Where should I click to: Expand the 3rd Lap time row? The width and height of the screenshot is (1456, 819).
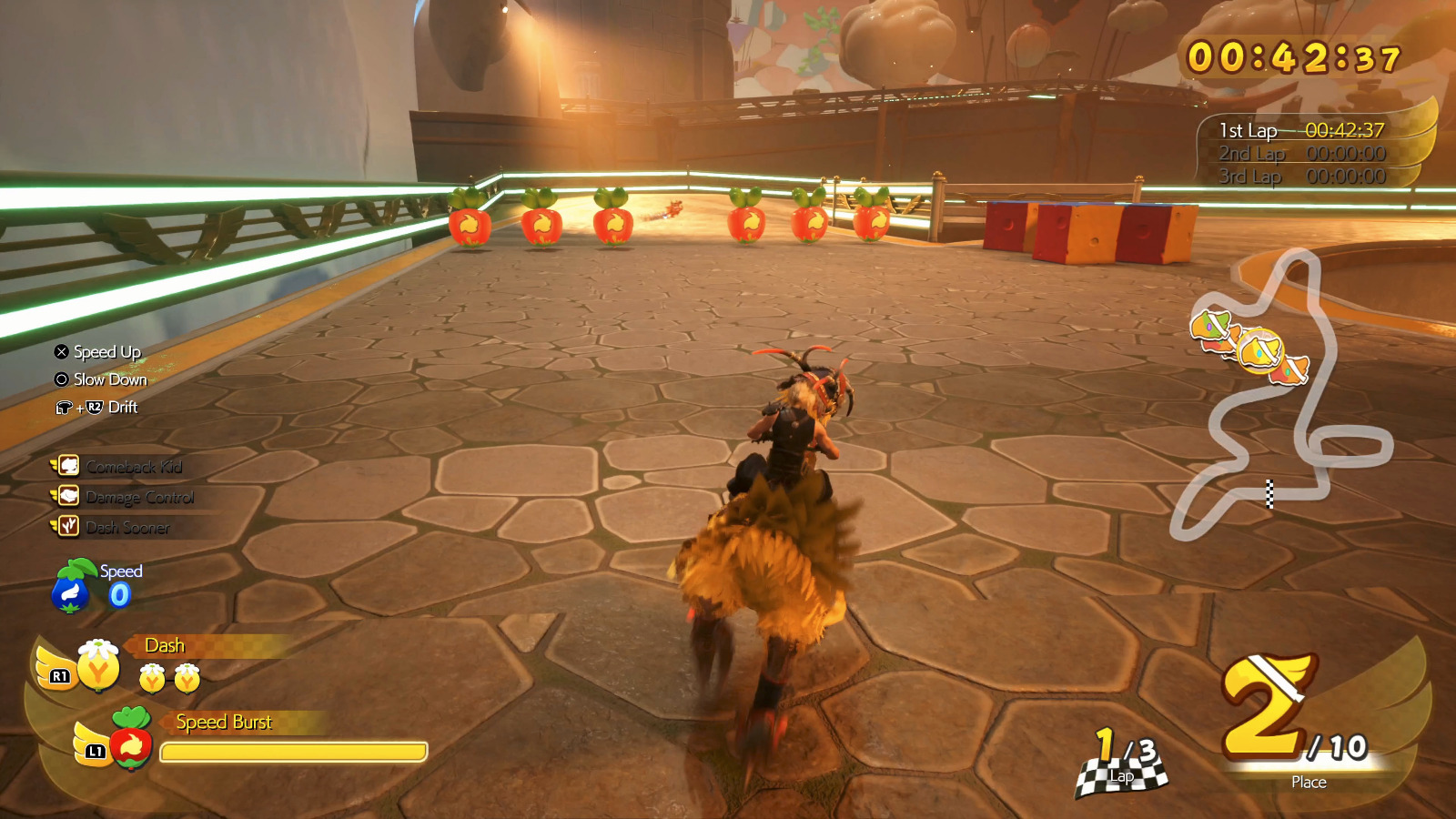pos(1305,177)
